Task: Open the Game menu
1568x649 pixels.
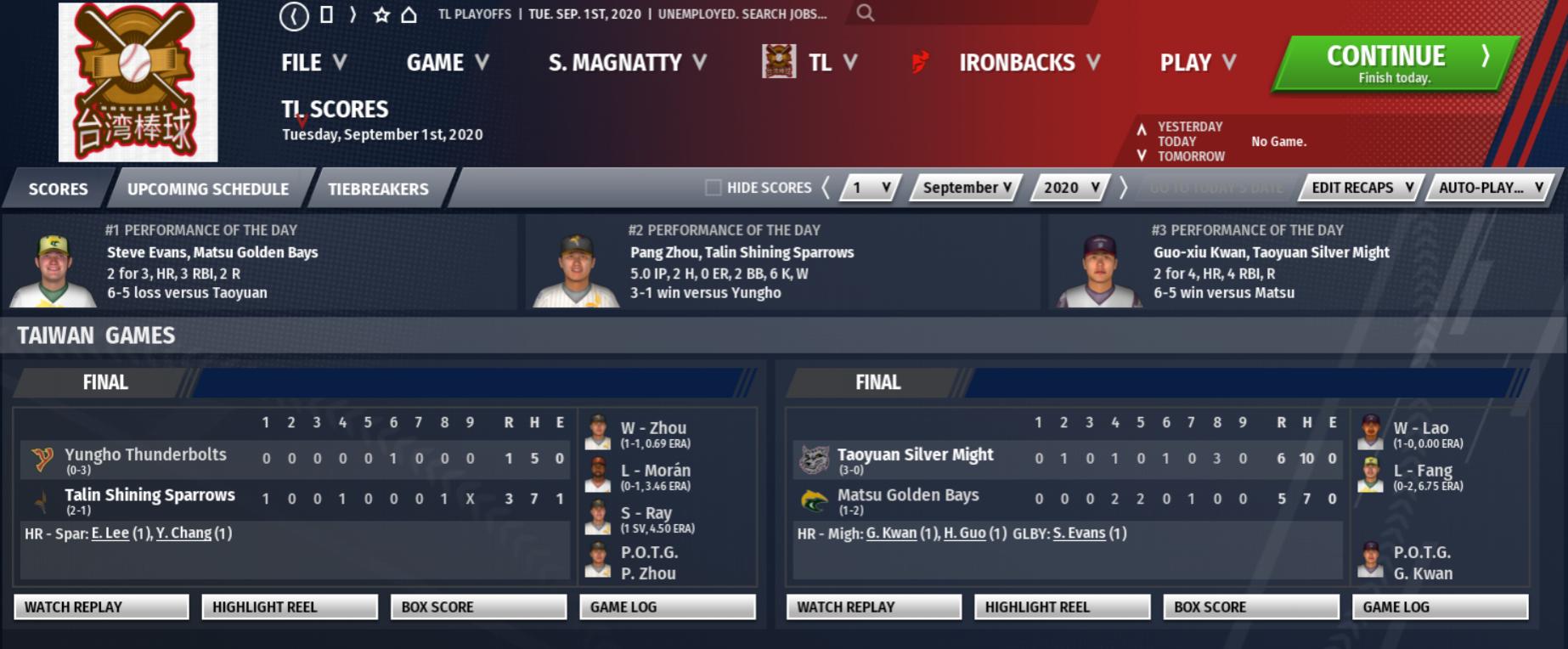Action: click(447, 63)
